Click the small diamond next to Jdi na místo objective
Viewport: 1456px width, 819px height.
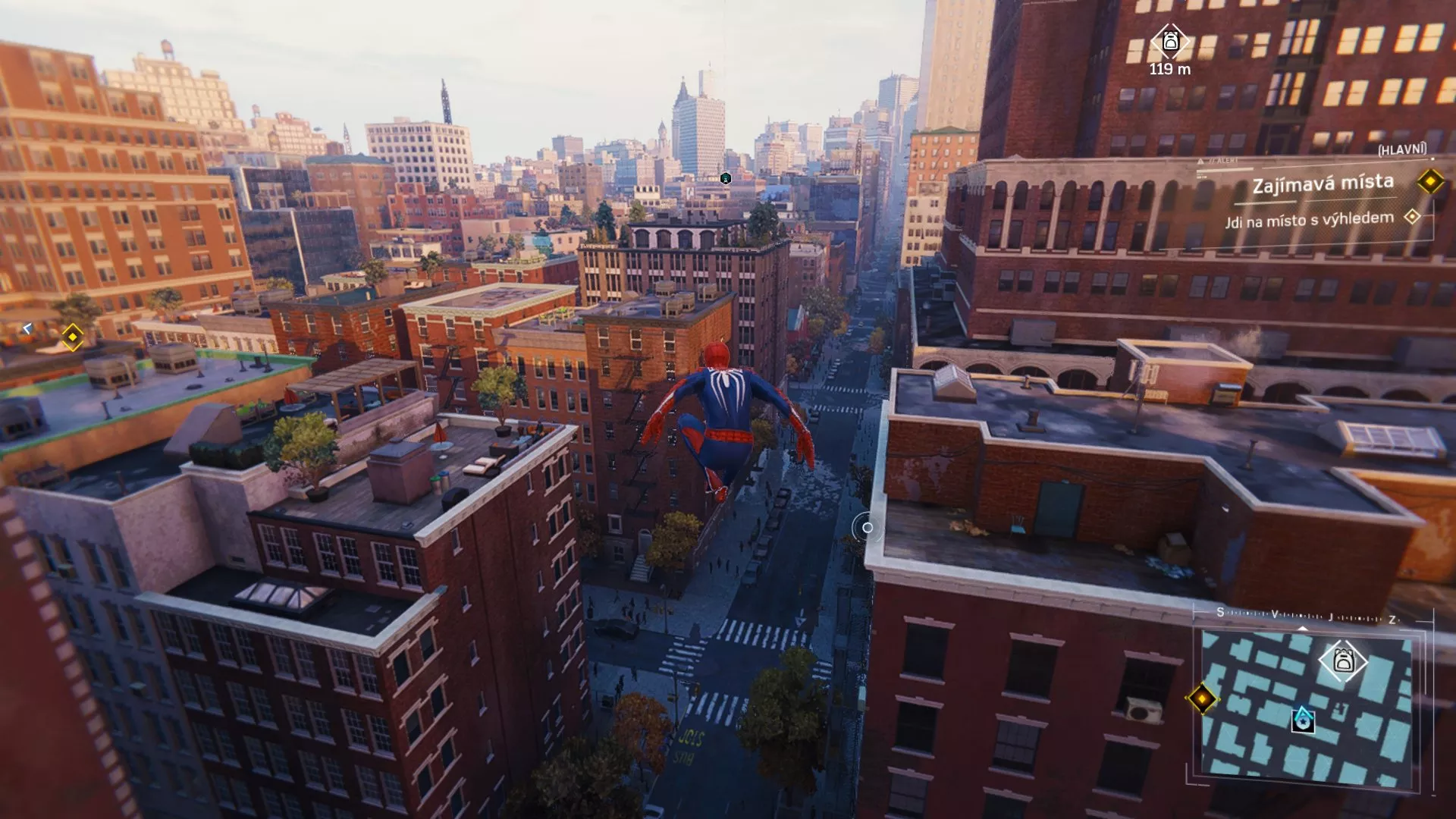click(1413, 218)
